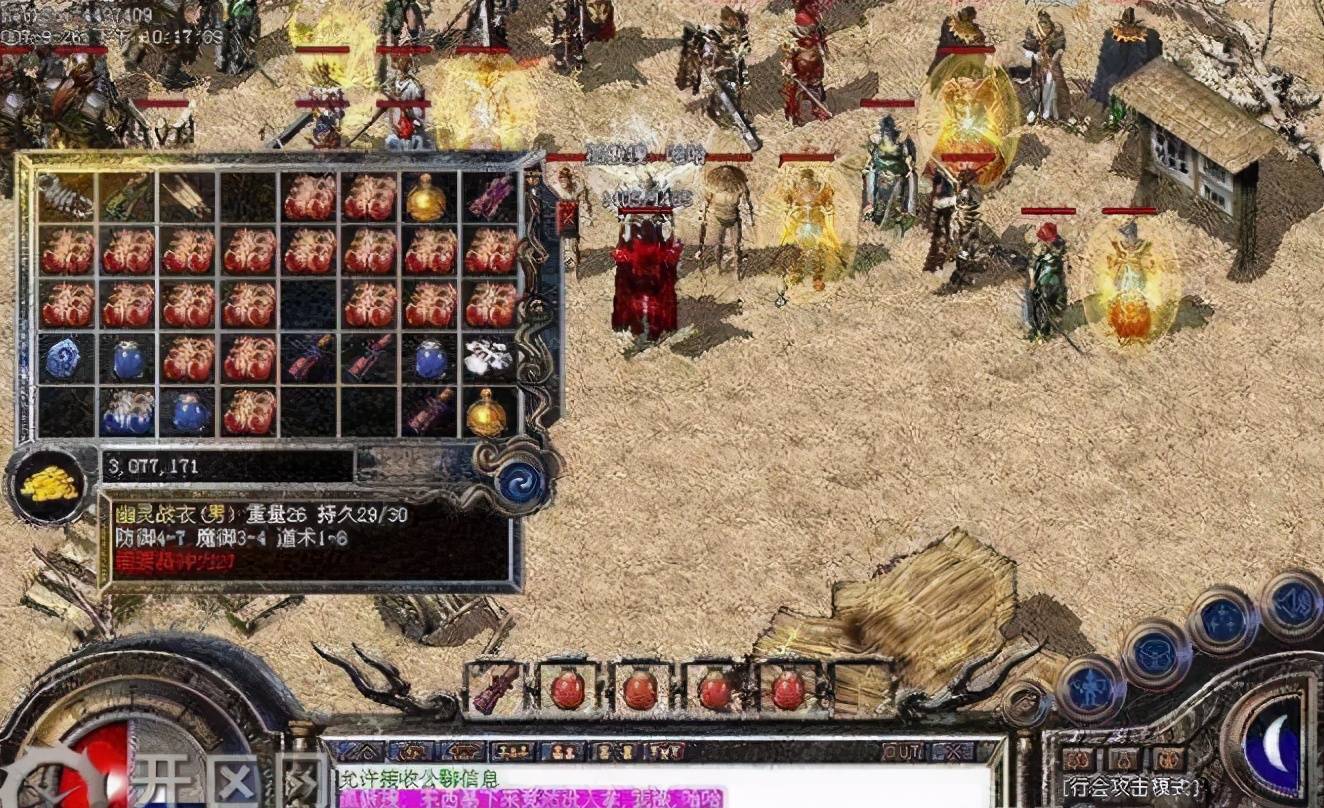This screenshot has height=808, width=1324.
Task: Select the golden potion flask in the bag's top row
Action: click(x=427, y=198)
